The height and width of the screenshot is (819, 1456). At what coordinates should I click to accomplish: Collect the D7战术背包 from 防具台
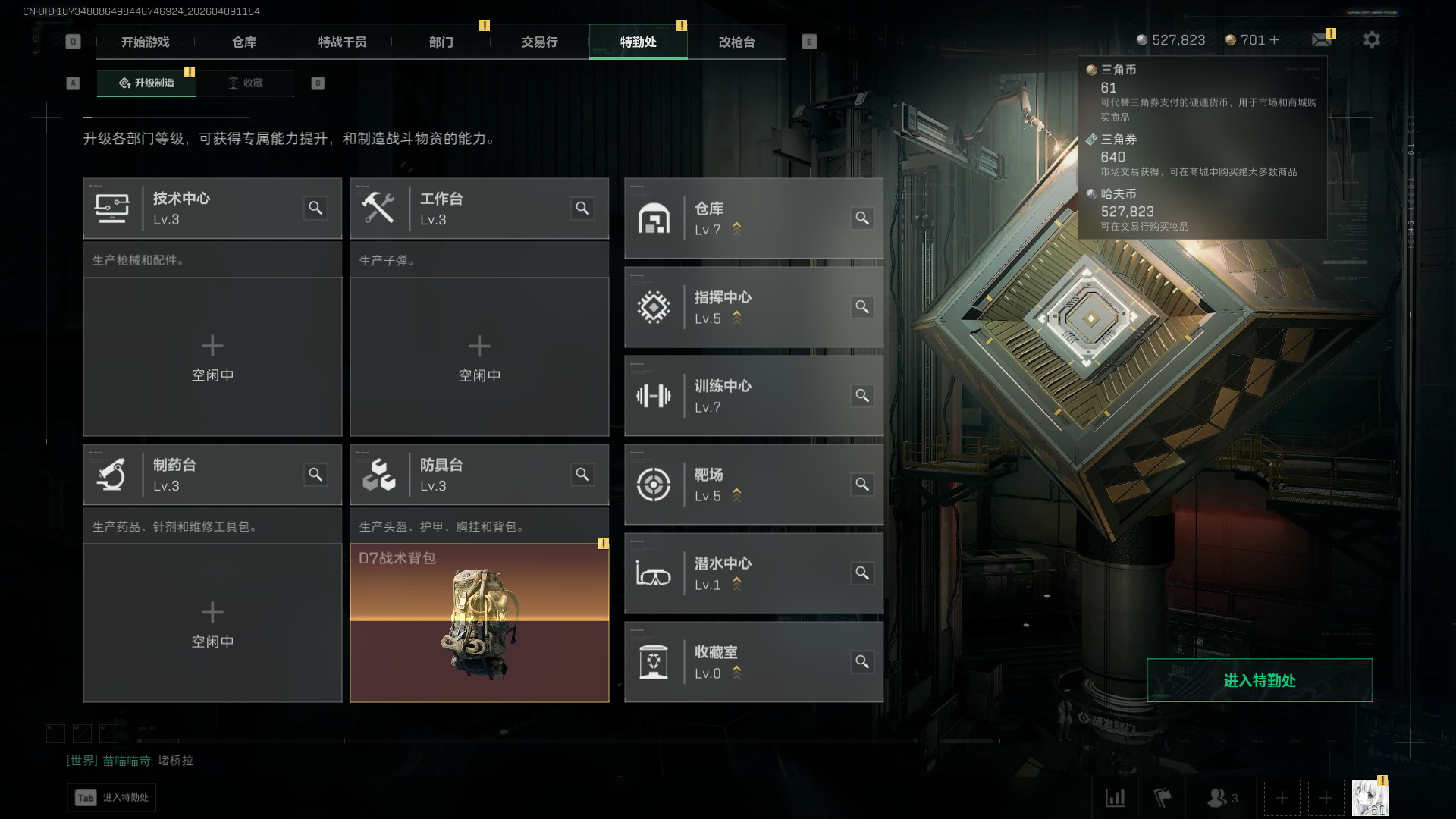tap(479, 623)
